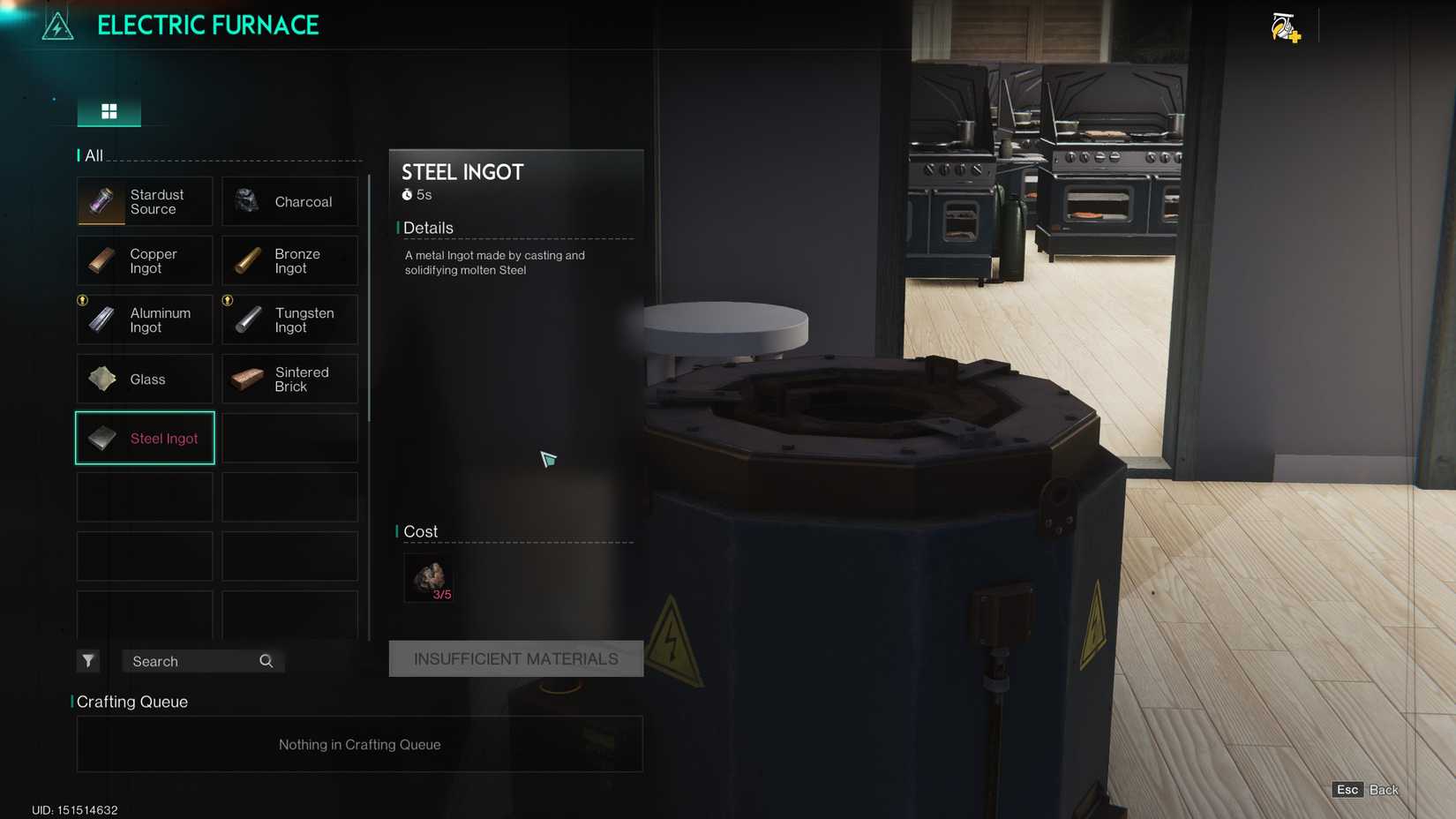Open the All recipe category section
The image size is (1456, 819).
(92, 155)
